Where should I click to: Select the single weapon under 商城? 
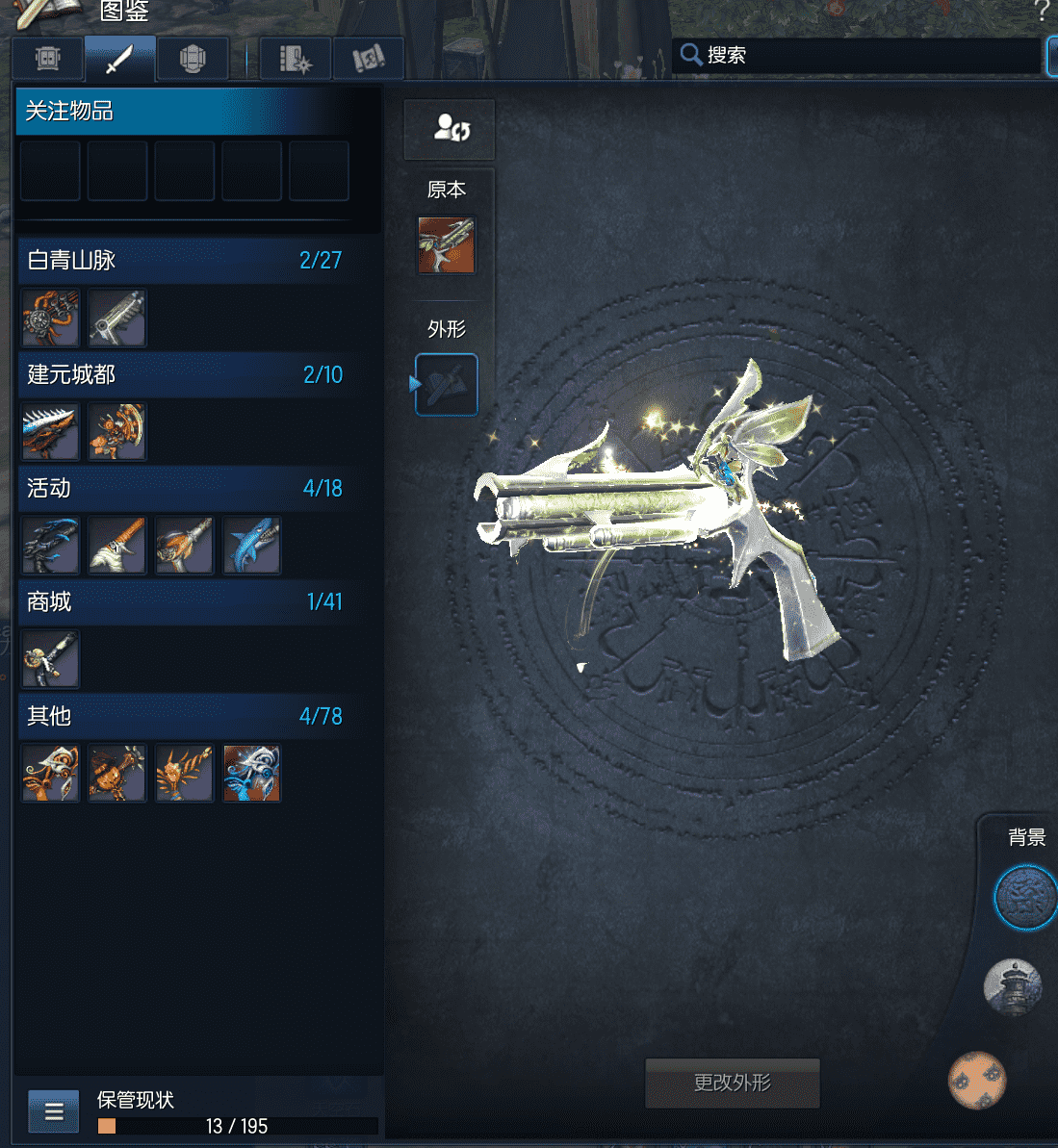tap(50, 659)
